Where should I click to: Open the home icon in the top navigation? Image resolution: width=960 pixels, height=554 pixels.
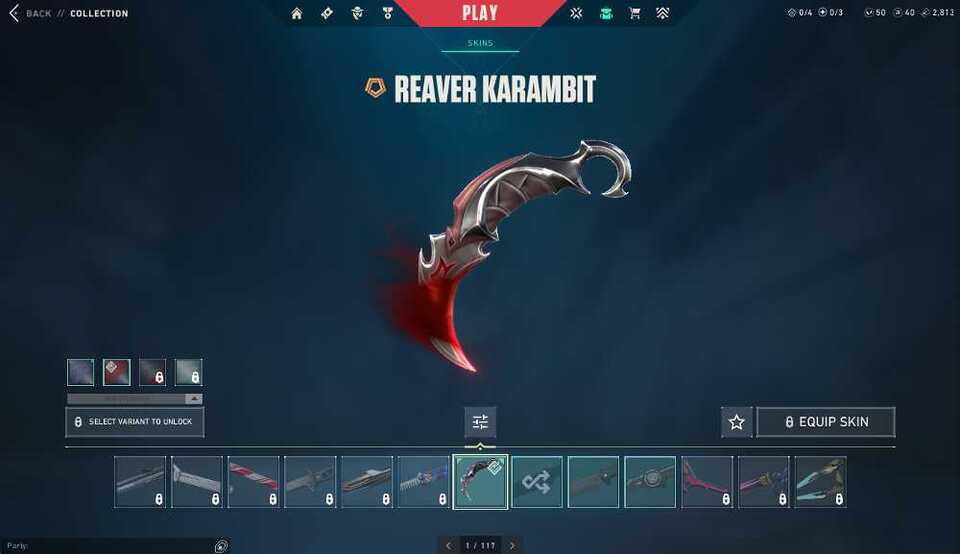pos(297,13)
